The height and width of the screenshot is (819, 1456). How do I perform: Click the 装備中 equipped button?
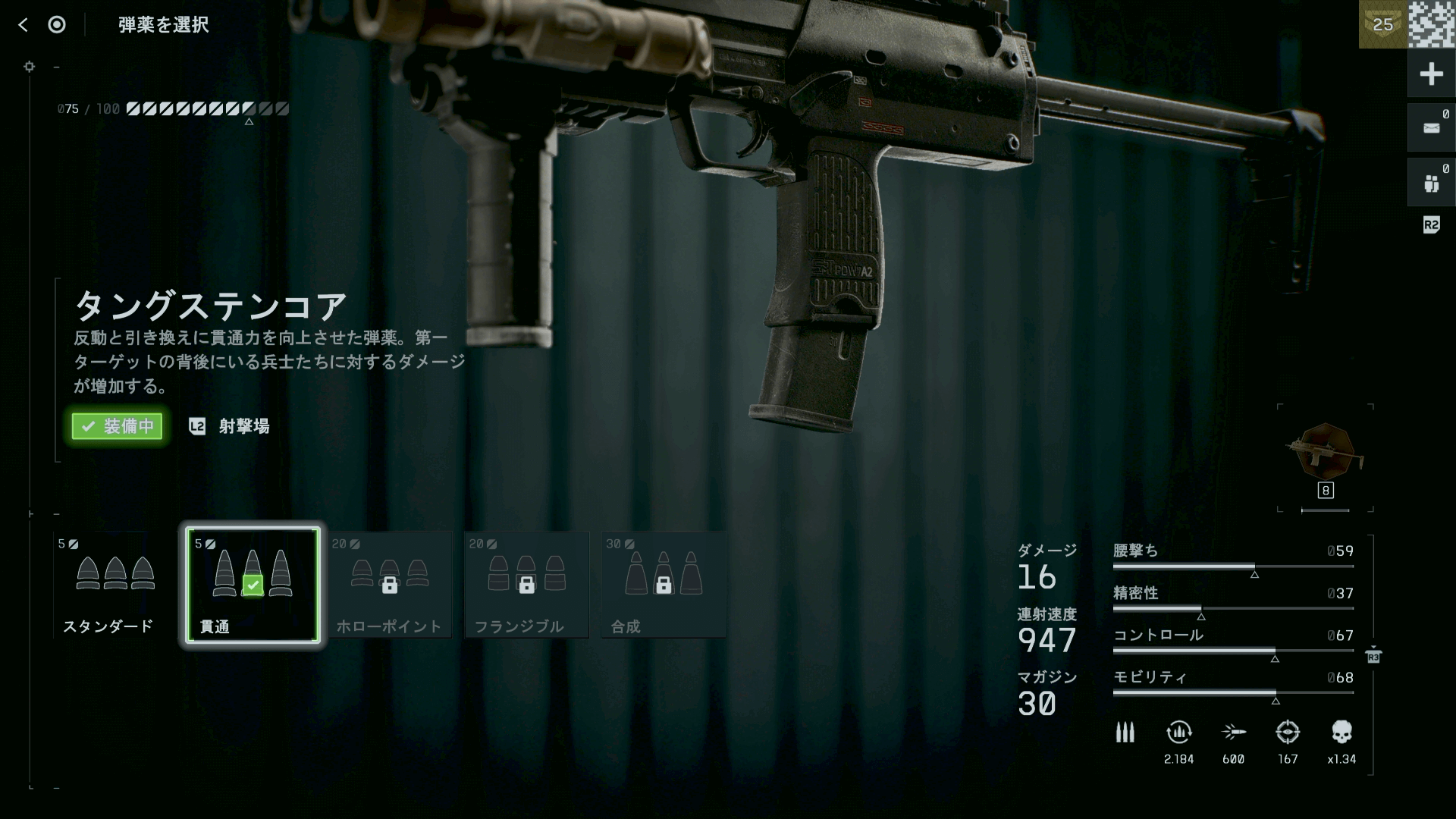click(118, 426)
